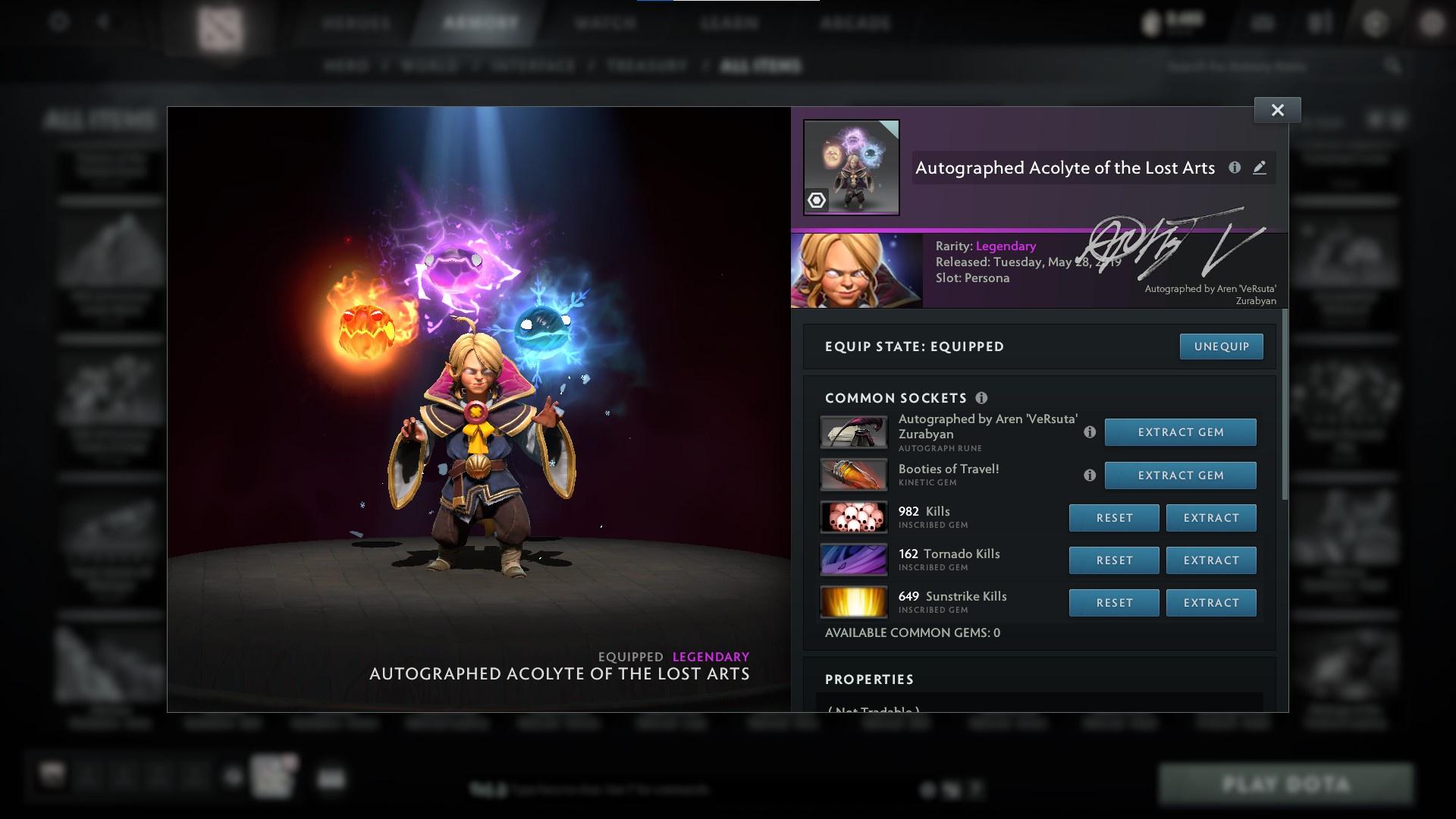The width and height of the screenshot is (1456, 819).
Task: Click the info icon next to COMMON SOCKETS
Action: 982,397
